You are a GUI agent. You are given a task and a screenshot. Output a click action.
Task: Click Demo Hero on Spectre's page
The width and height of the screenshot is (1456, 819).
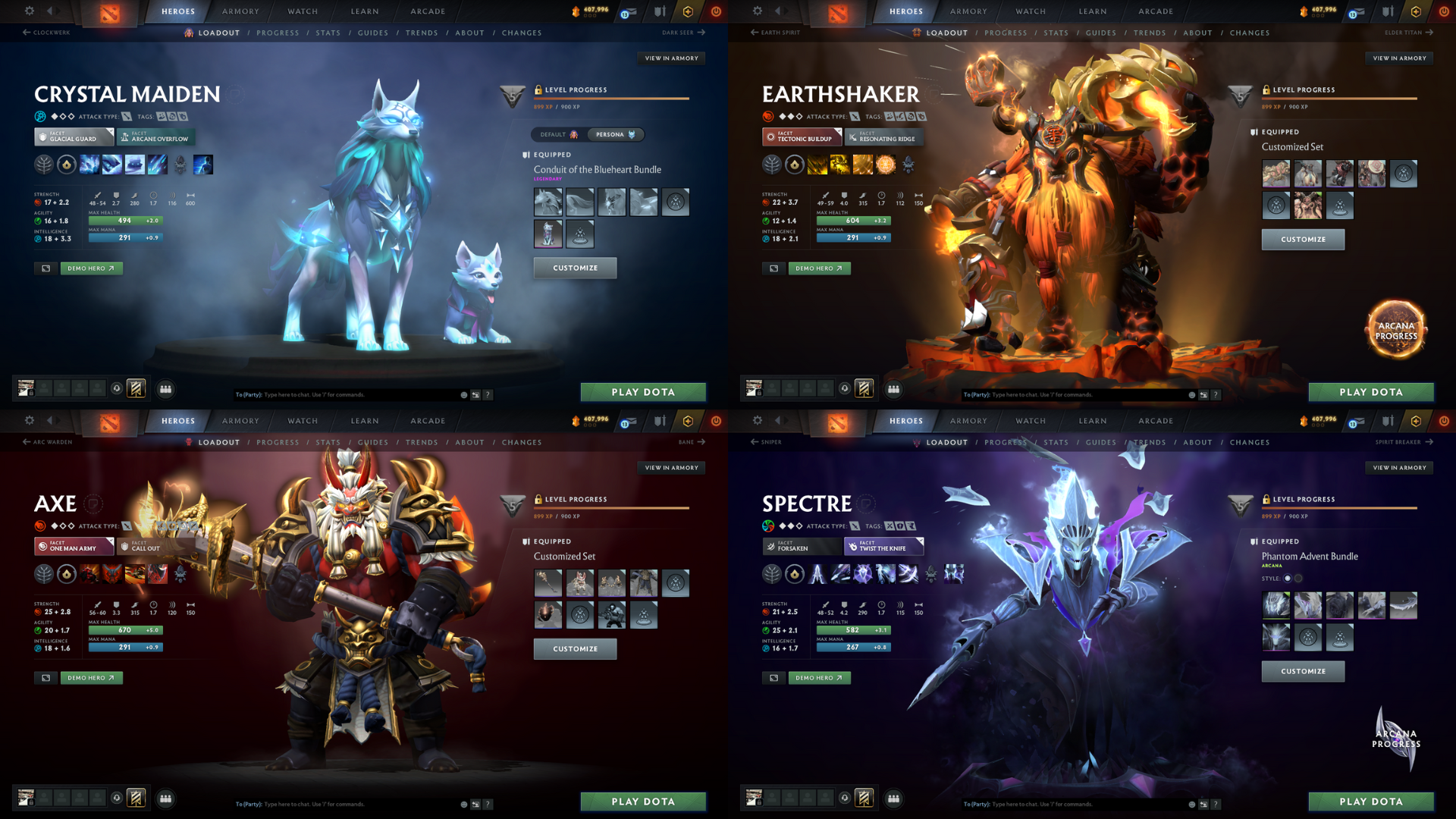coord(819,677)
